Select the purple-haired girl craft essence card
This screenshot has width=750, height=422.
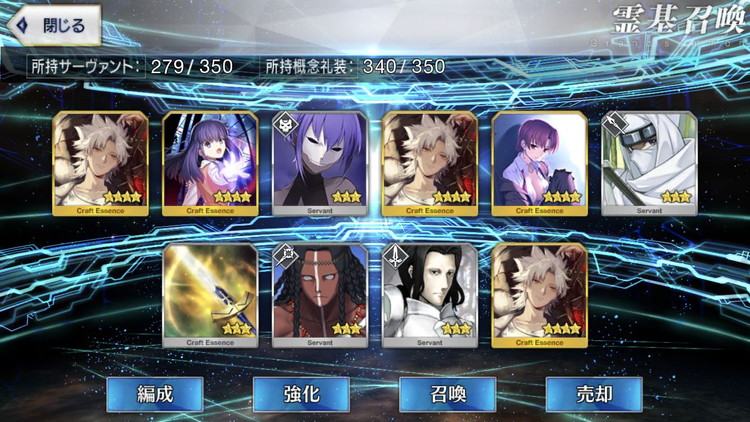(x=209, y=162)
